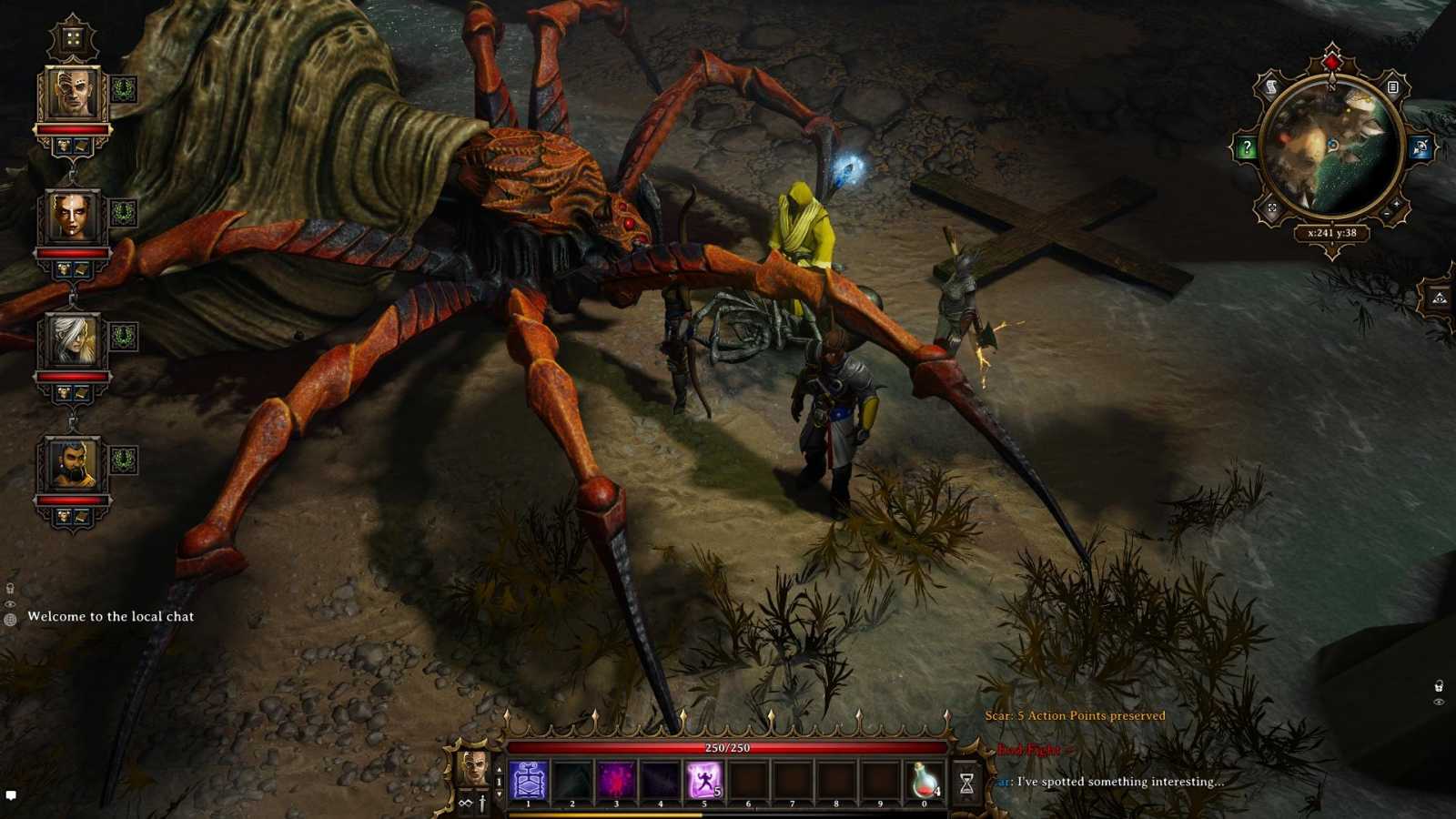Click the dice icon above the party portraits
Screen dimensions: 1456x819
73,36
